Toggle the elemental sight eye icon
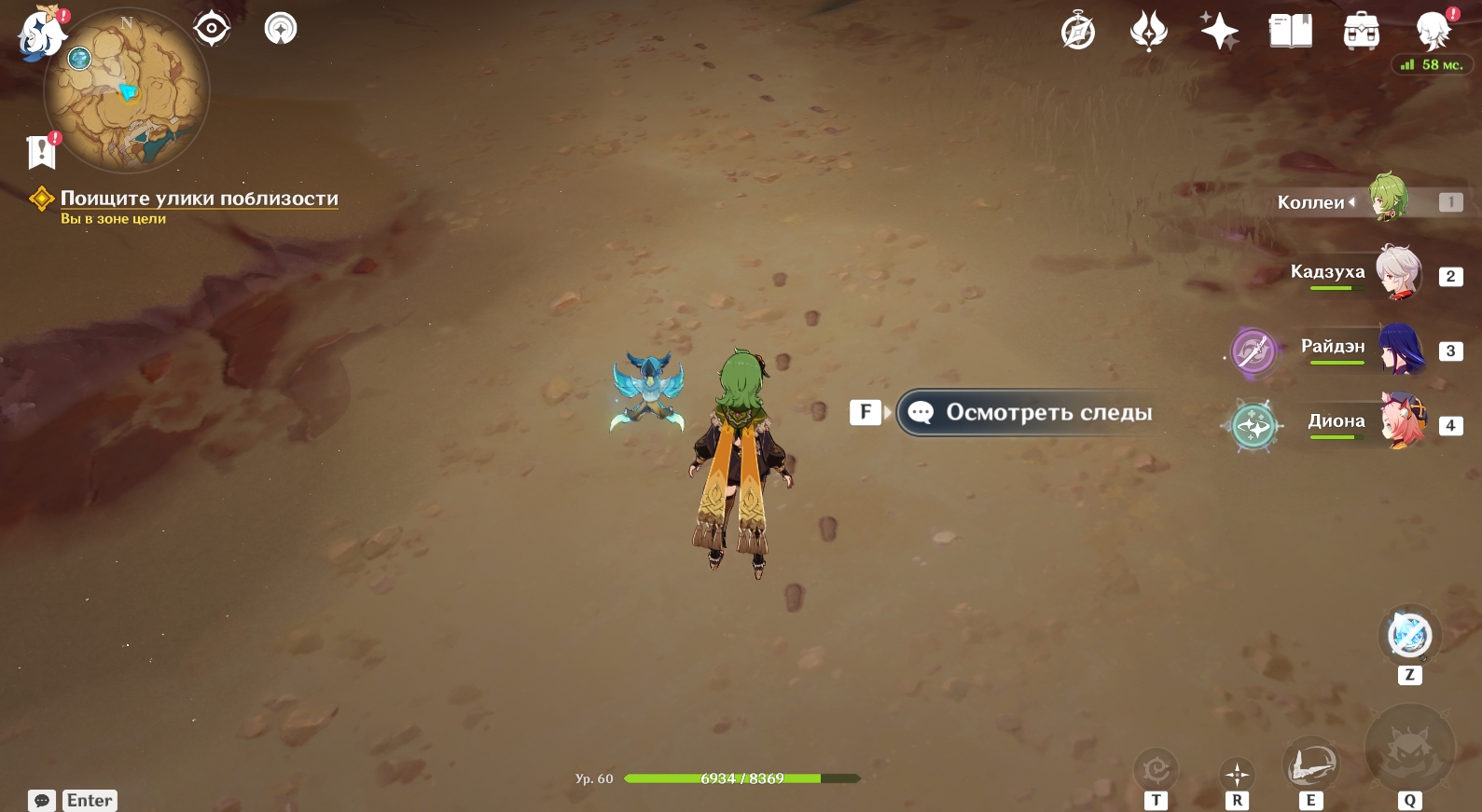This screenshot has width=1482, height=812. pyautogui.click(x=212, y=29)
